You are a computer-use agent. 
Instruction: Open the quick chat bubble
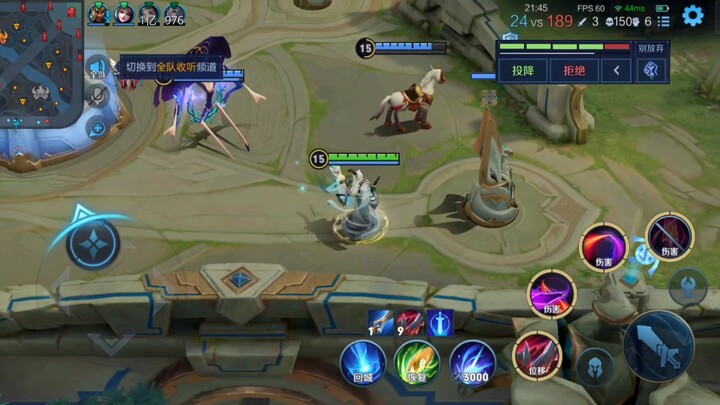coord(97,127)
